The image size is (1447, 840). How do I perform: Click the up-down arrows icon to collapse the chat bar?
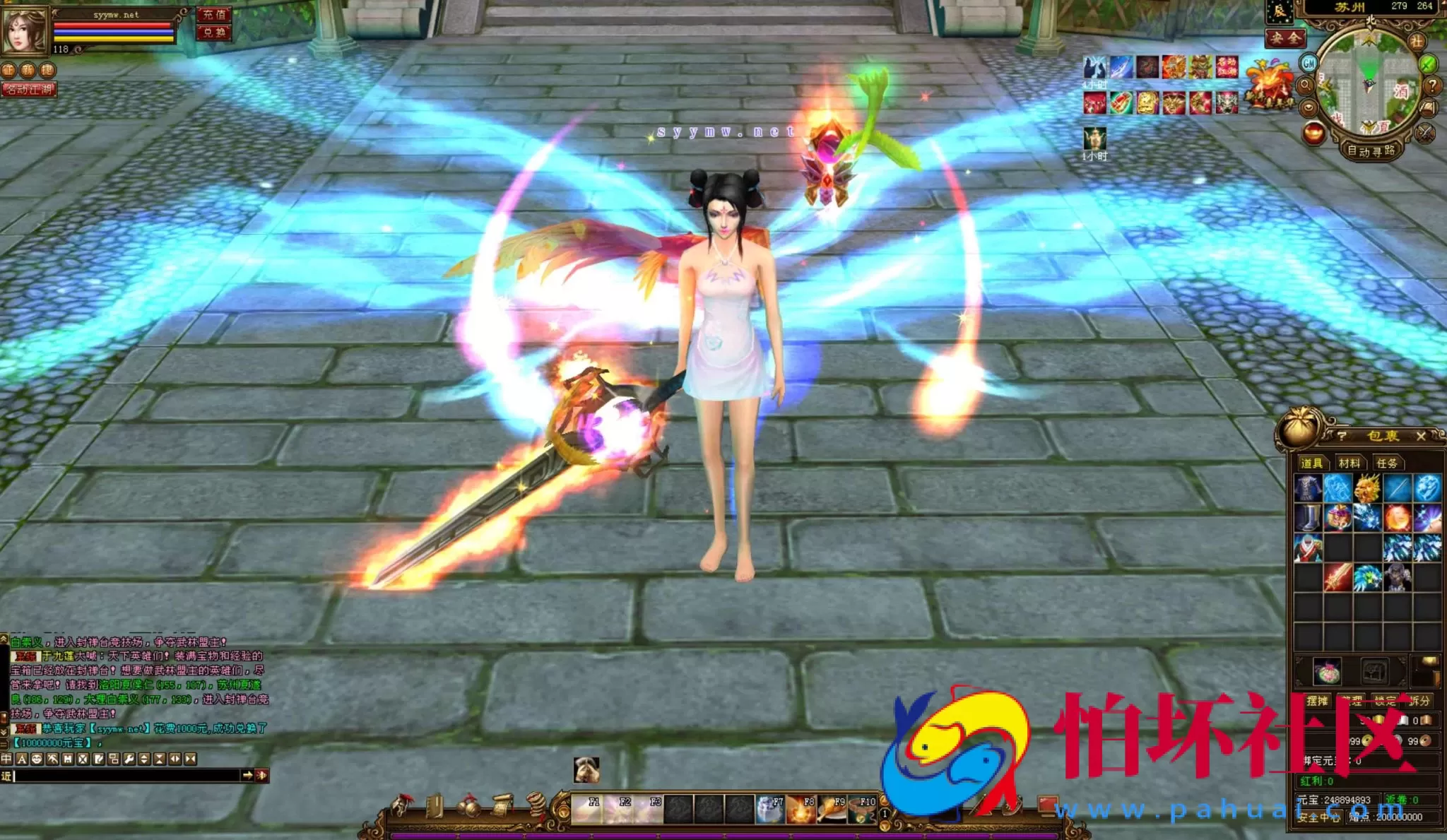tap(143, 759)
